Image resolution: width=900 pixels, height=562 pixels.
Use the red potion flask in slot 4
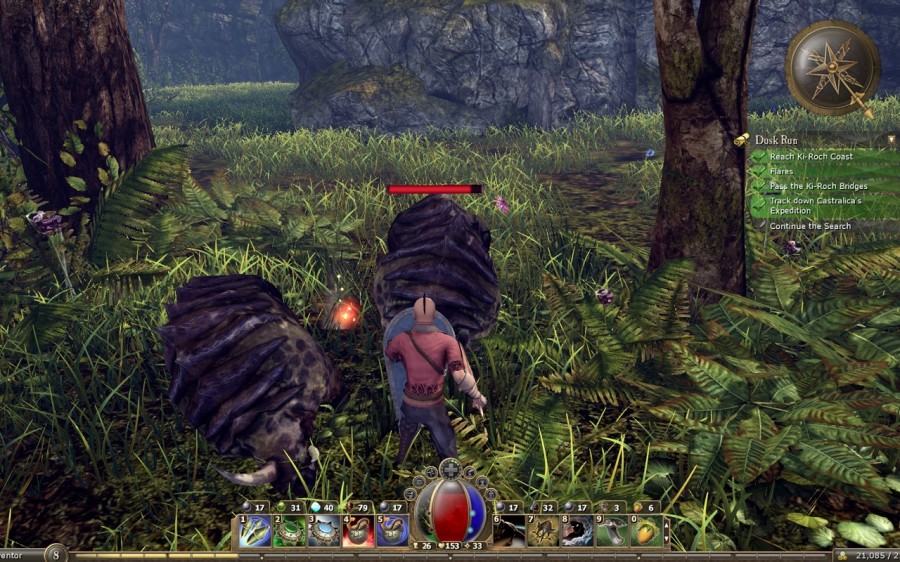pos(358,530)
